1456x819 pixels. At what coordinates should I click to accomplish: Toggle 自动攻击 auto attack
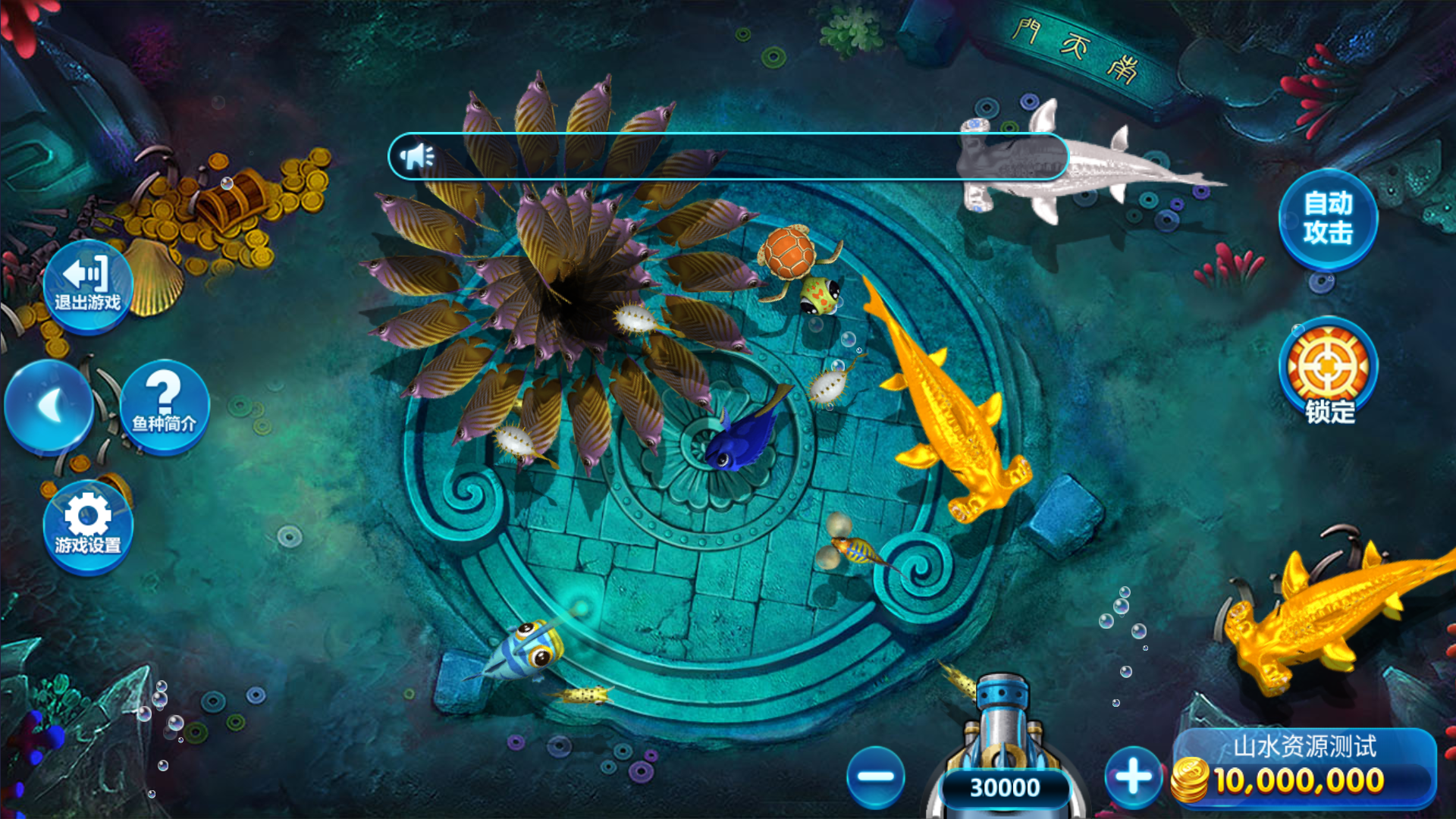pyautogui.click(x=1328, y=219)
